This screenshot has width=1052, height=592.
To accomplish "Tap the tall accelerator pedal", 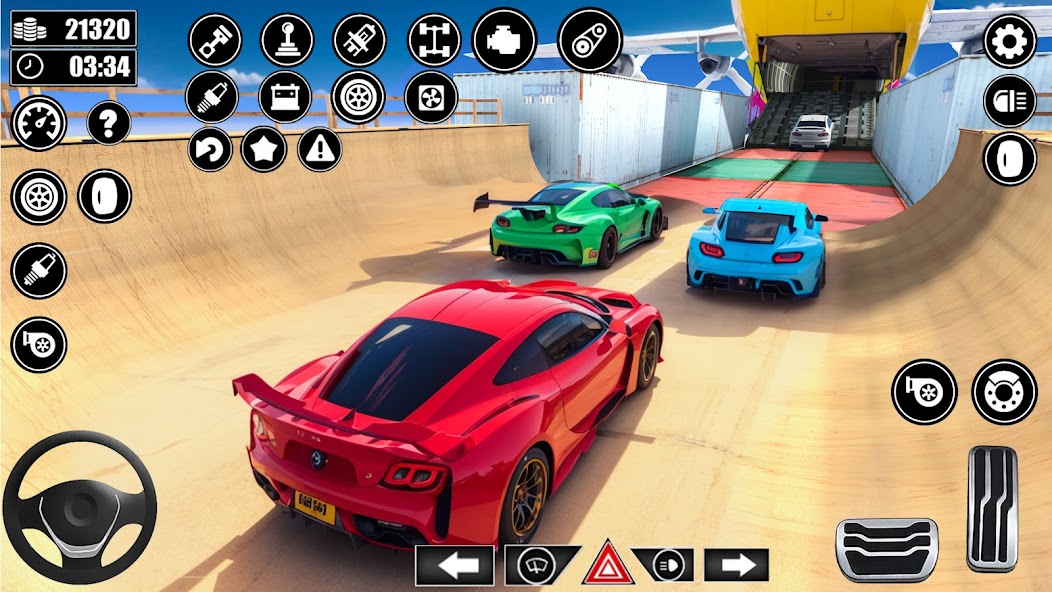I will click(992, 508).
